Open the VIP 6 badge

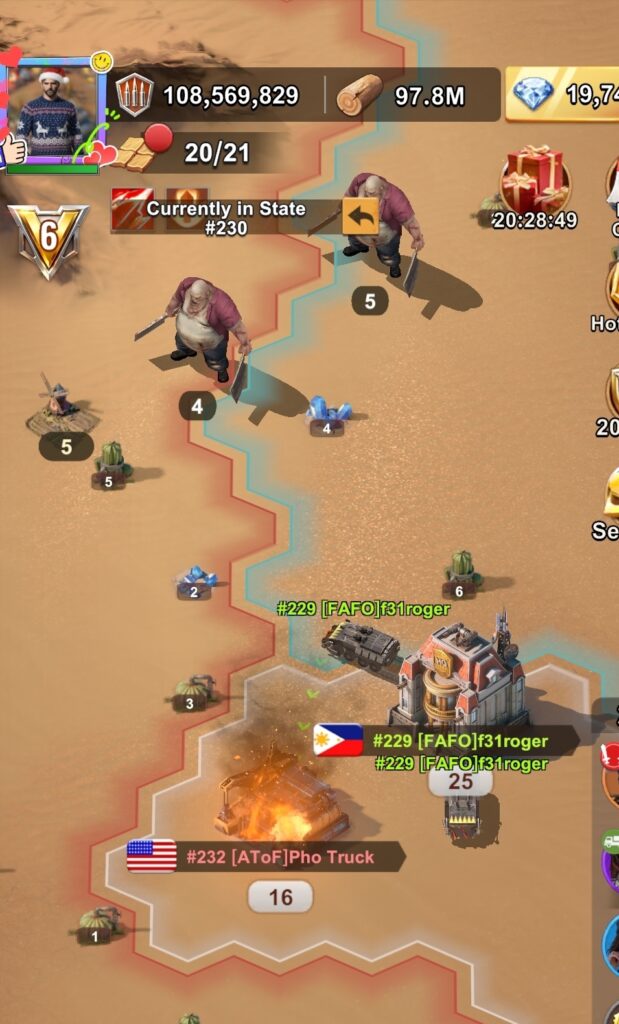47,239
